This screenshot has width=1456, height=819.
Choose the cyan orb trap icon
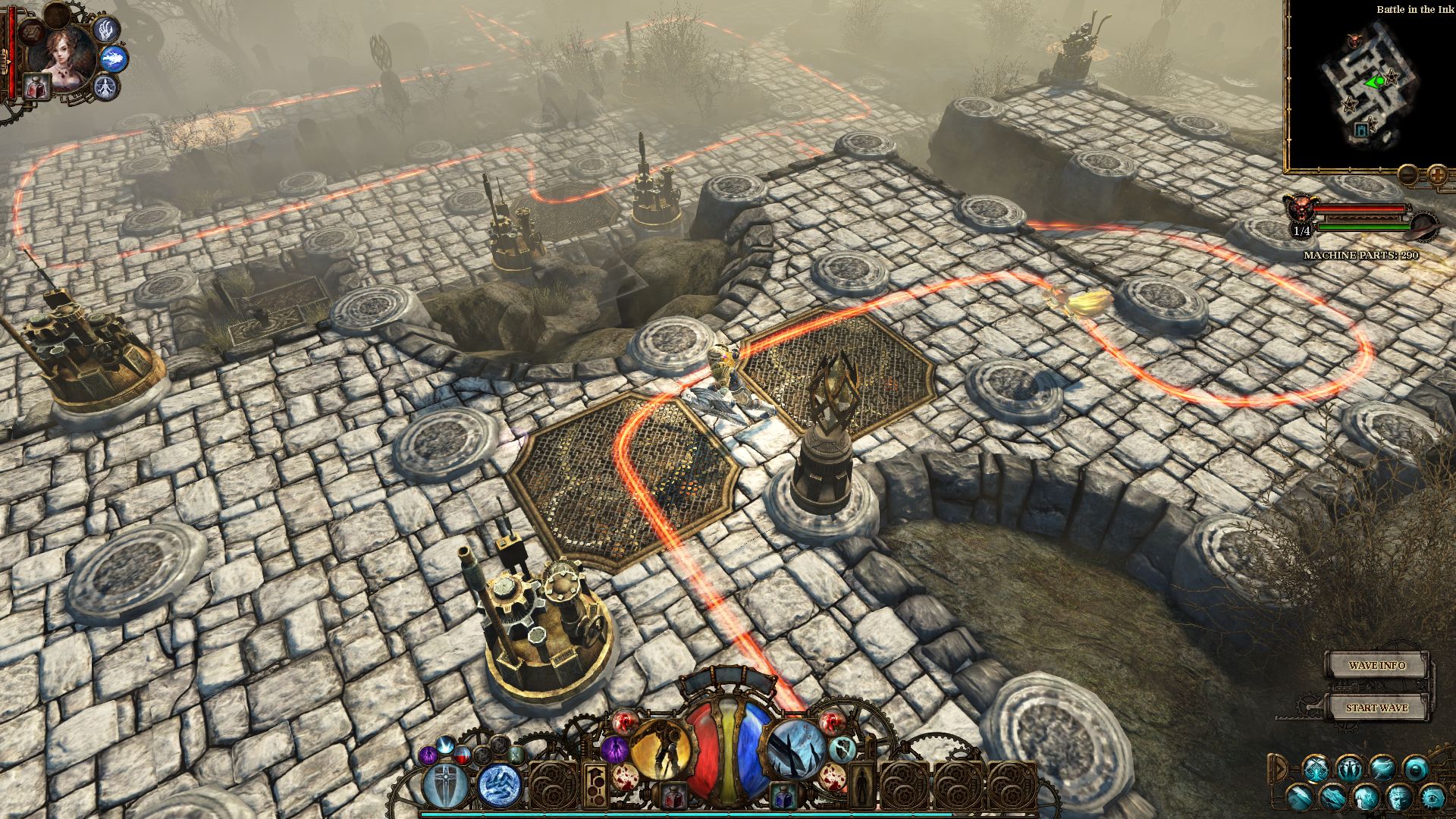click(1415, 768)
